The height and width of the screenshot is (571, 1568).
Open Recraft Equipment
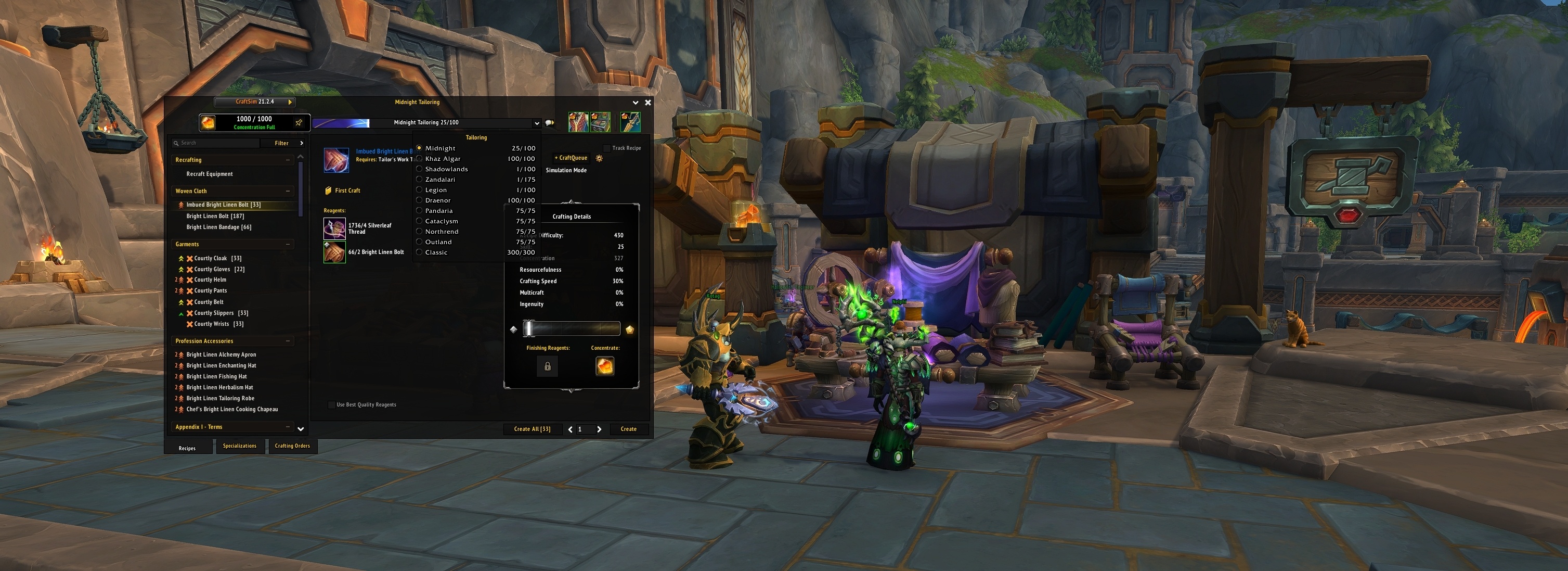(210, 174)
